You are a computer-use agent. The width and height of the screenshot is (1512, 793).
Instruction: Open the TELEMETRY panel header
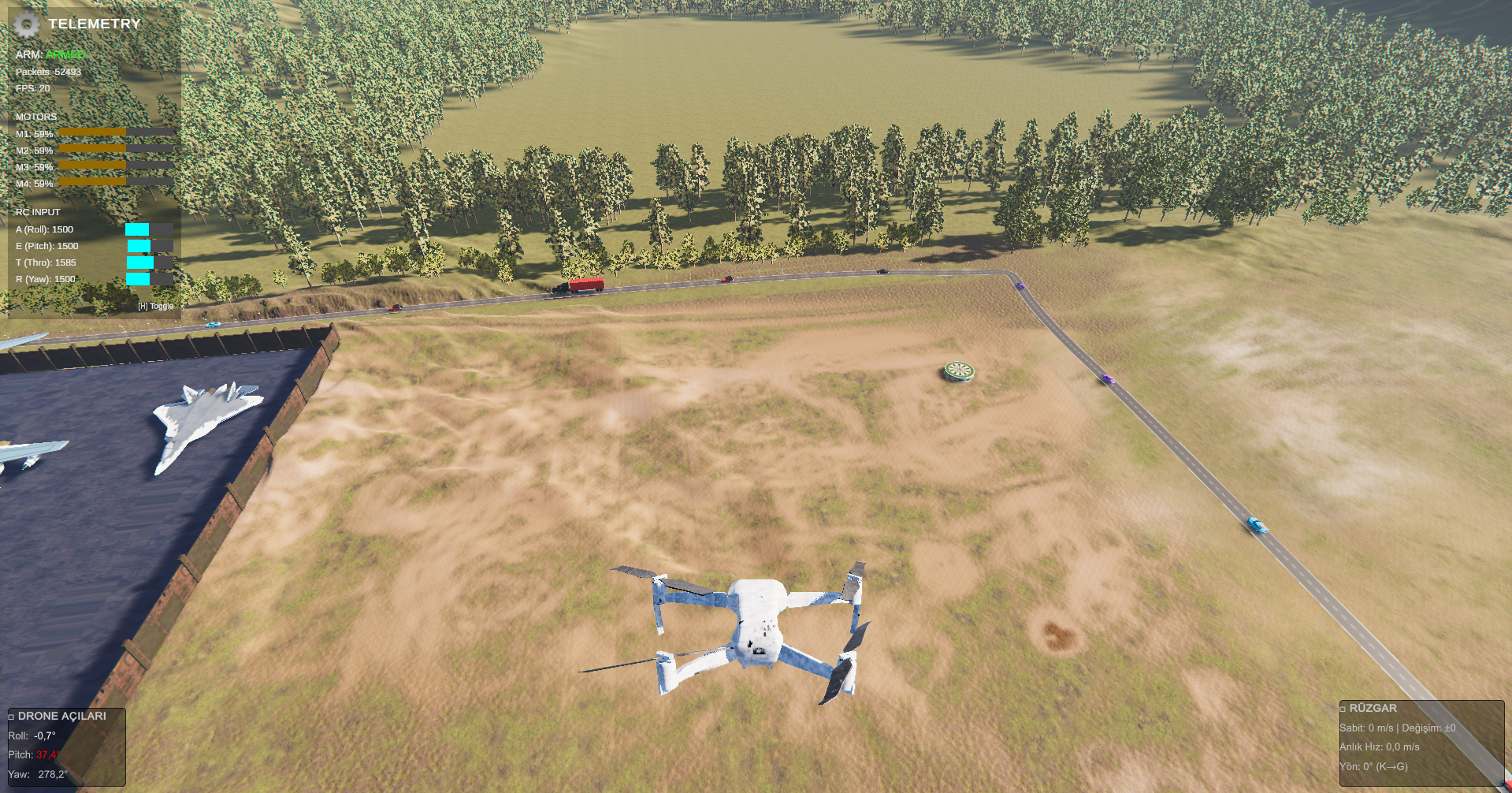[x=95, y=24]
